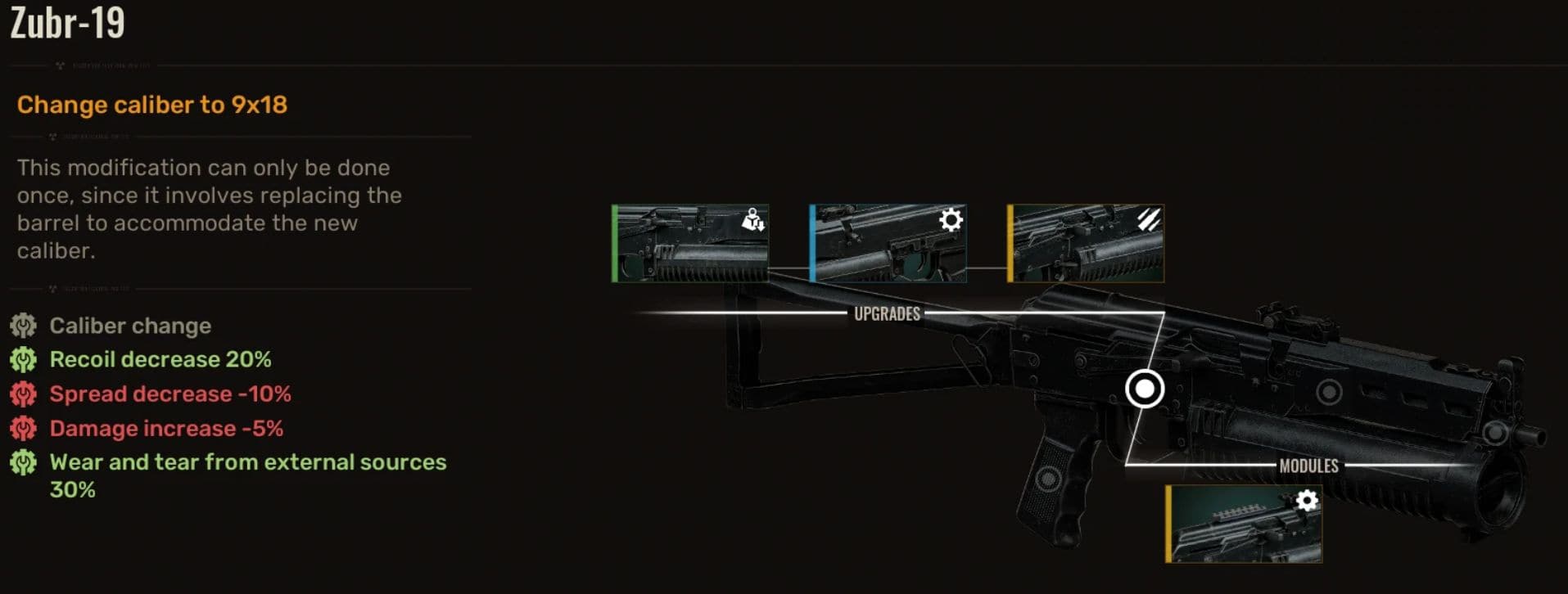This screenshot has width=1568, height=594.
Task: Select the upgrade node on the handguard
Action: [1329, 393]
